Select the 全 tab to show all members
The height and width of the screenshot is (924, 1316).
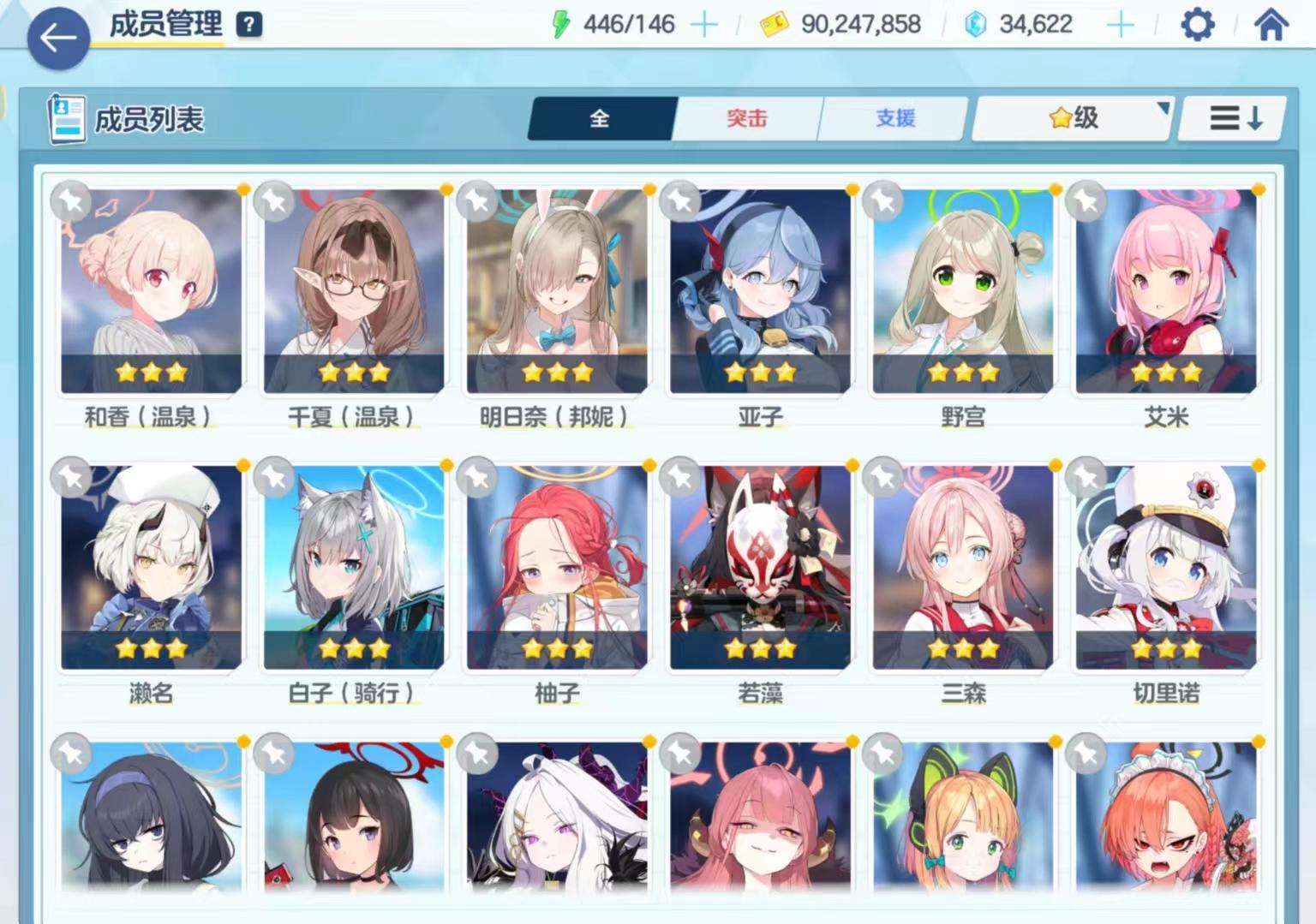tap(601, 119)
